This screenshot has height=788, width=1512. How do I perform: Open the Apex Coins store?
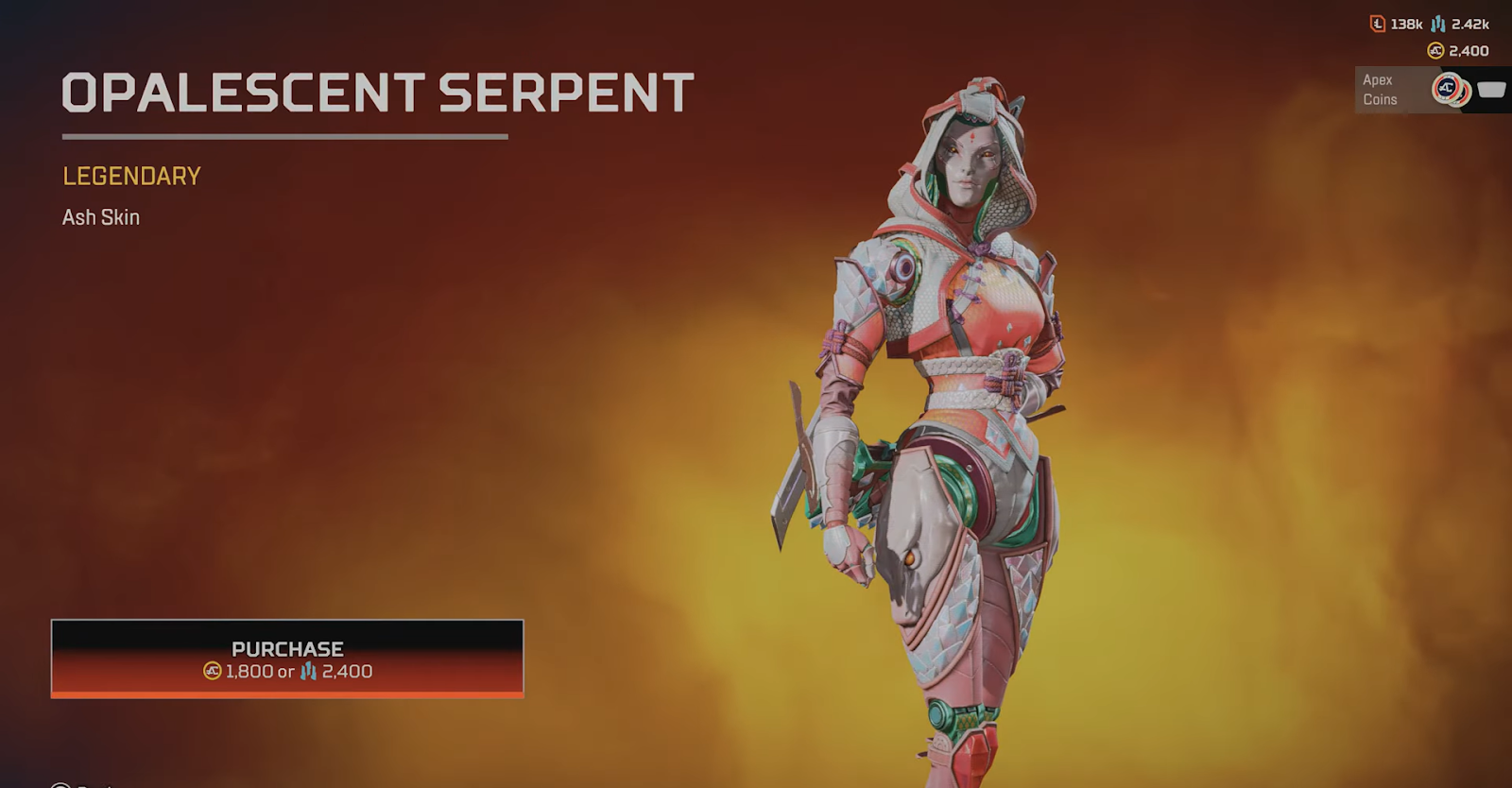[x=1430, y=91]
